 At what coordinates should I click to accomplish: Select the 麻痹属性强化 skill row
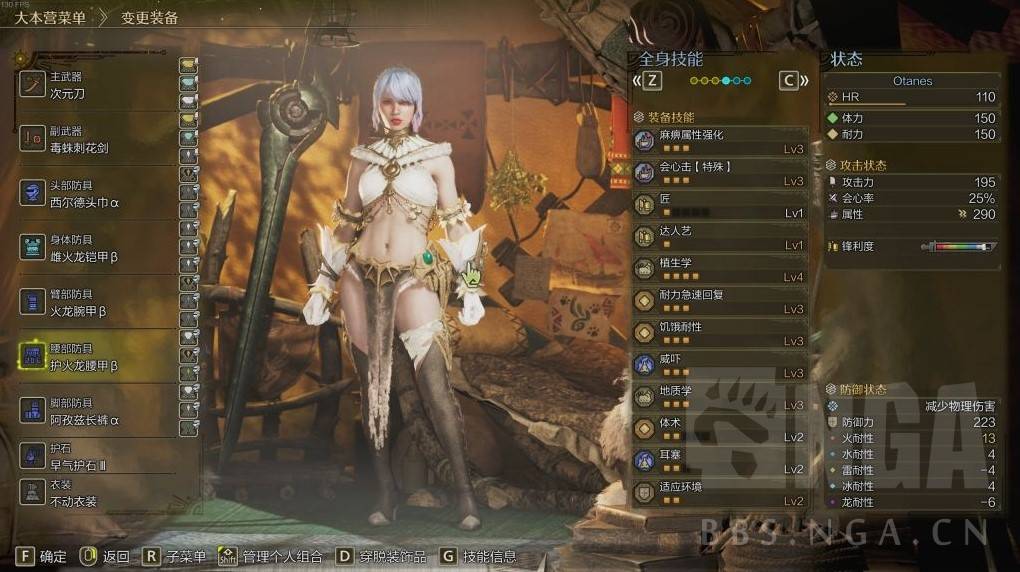point(720,141)
